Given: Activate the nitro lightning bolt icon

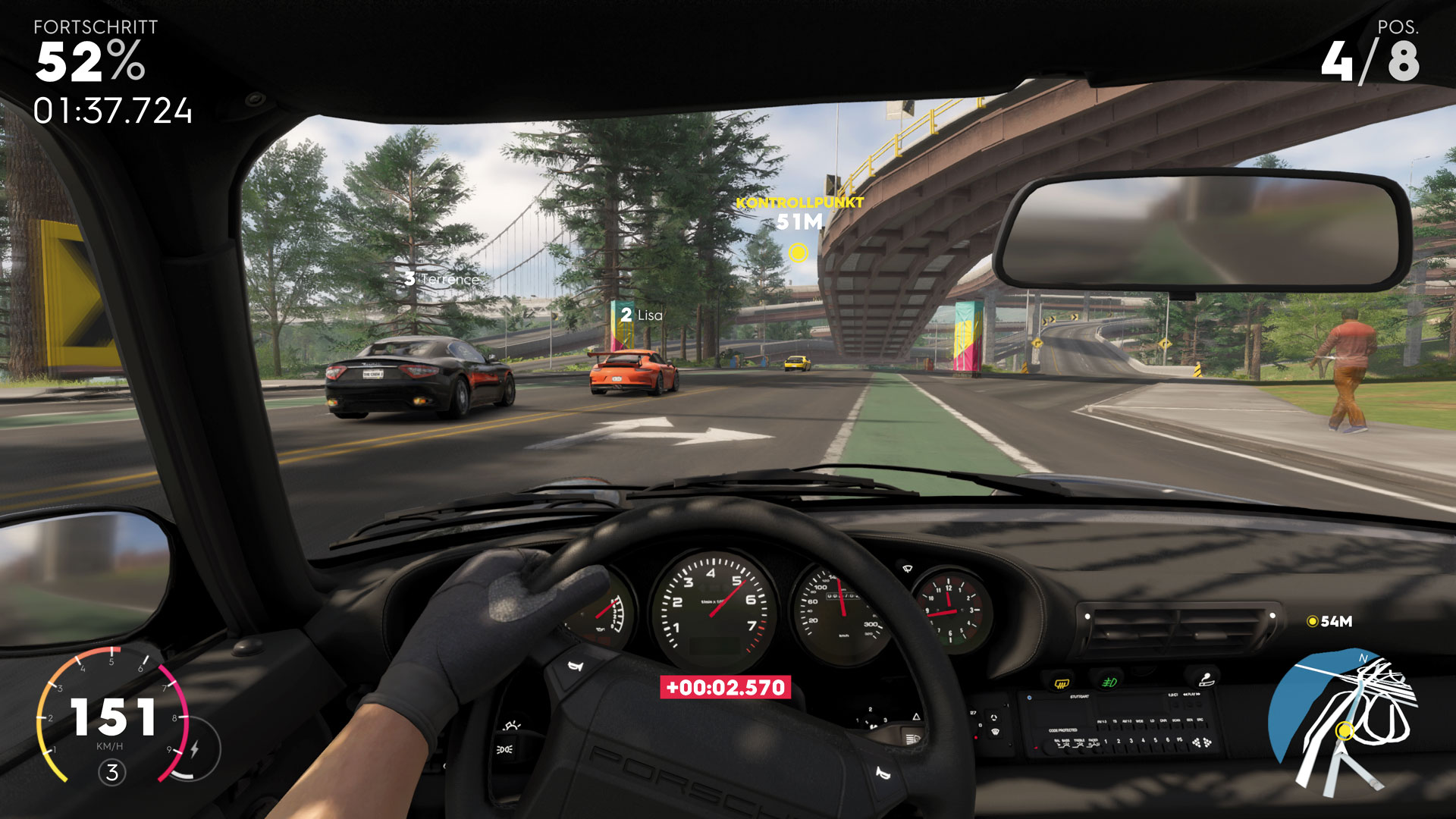Looking at the screenshot, I should [195, 749].
